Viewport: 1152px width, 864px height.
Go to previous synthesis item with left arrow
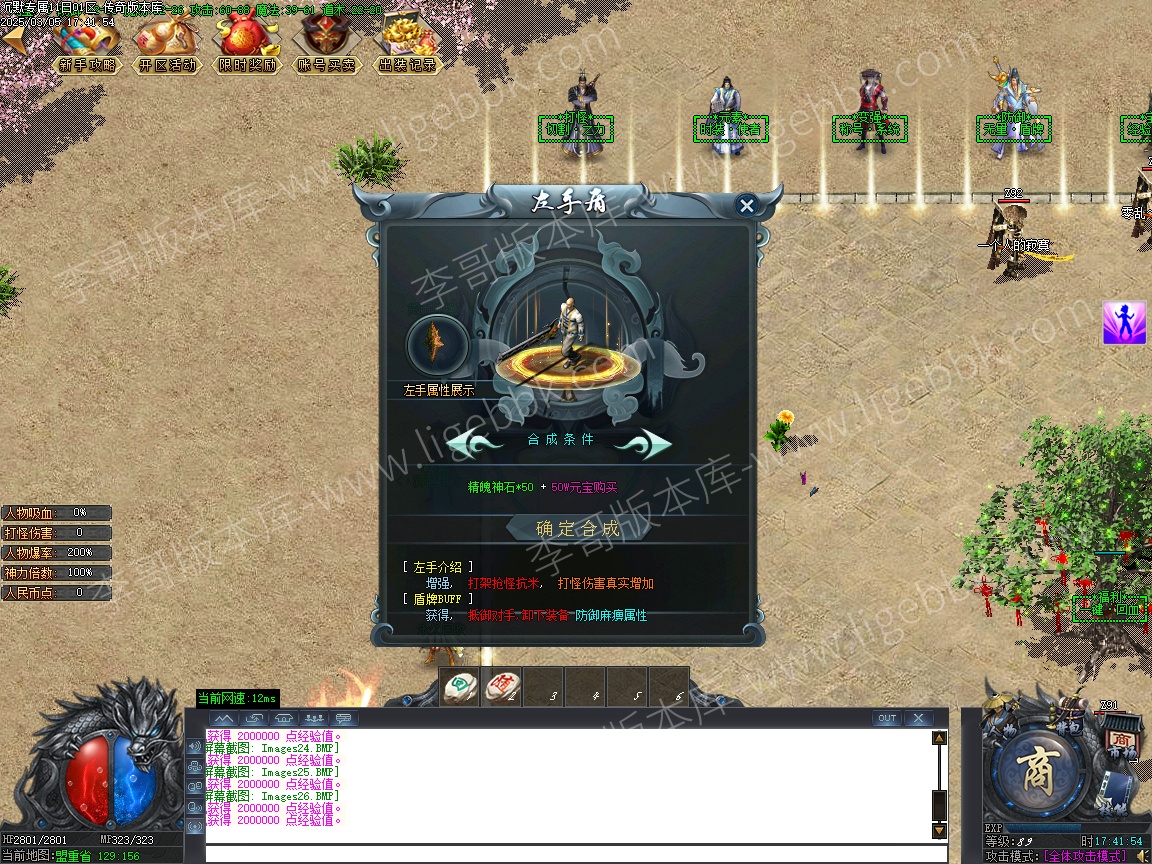coord(477,441)
